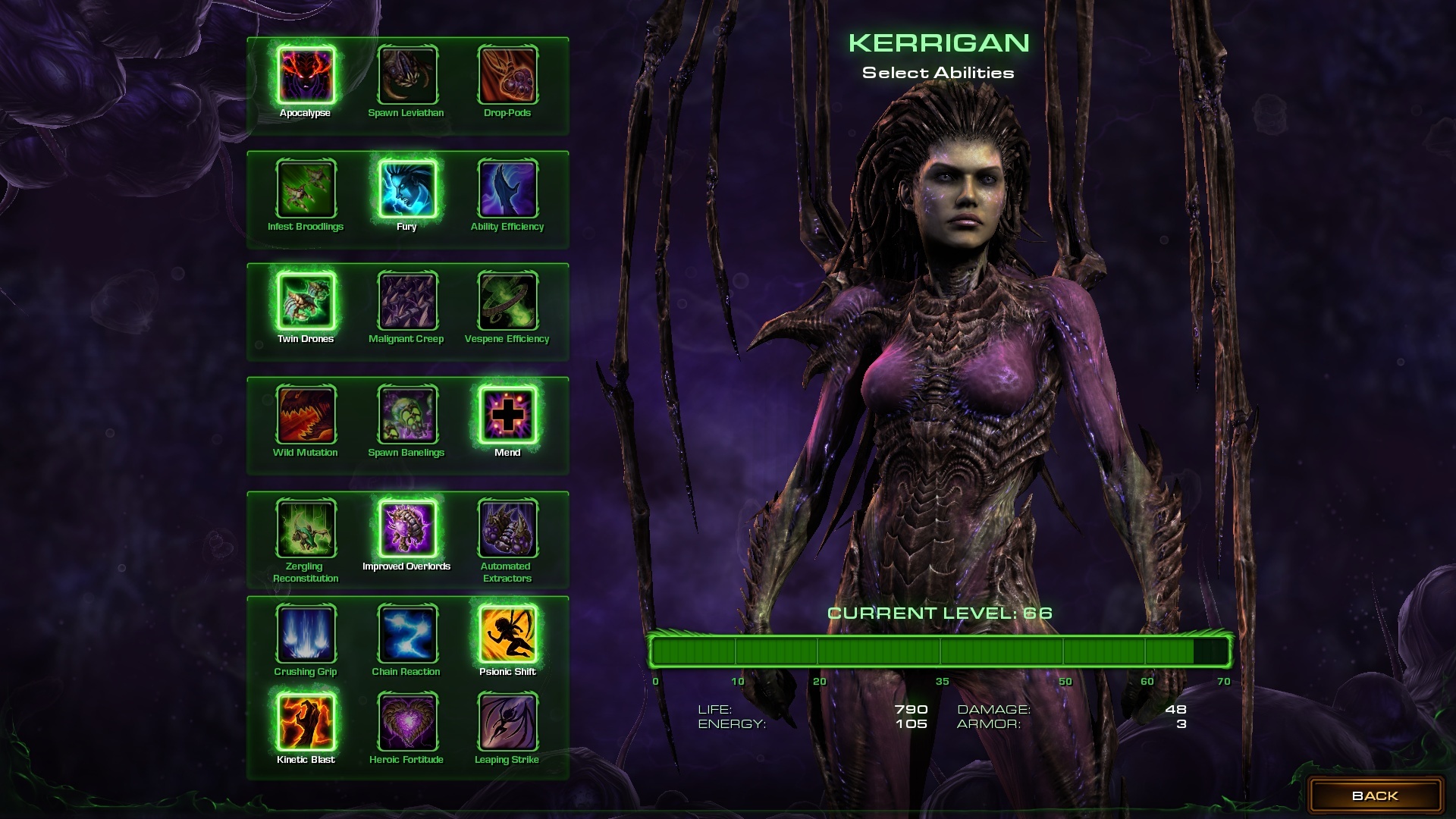The width and height of the screenshot is (1456, 819).
Task: Choose the Kinetic Blast ability
Action: (306, 722)
